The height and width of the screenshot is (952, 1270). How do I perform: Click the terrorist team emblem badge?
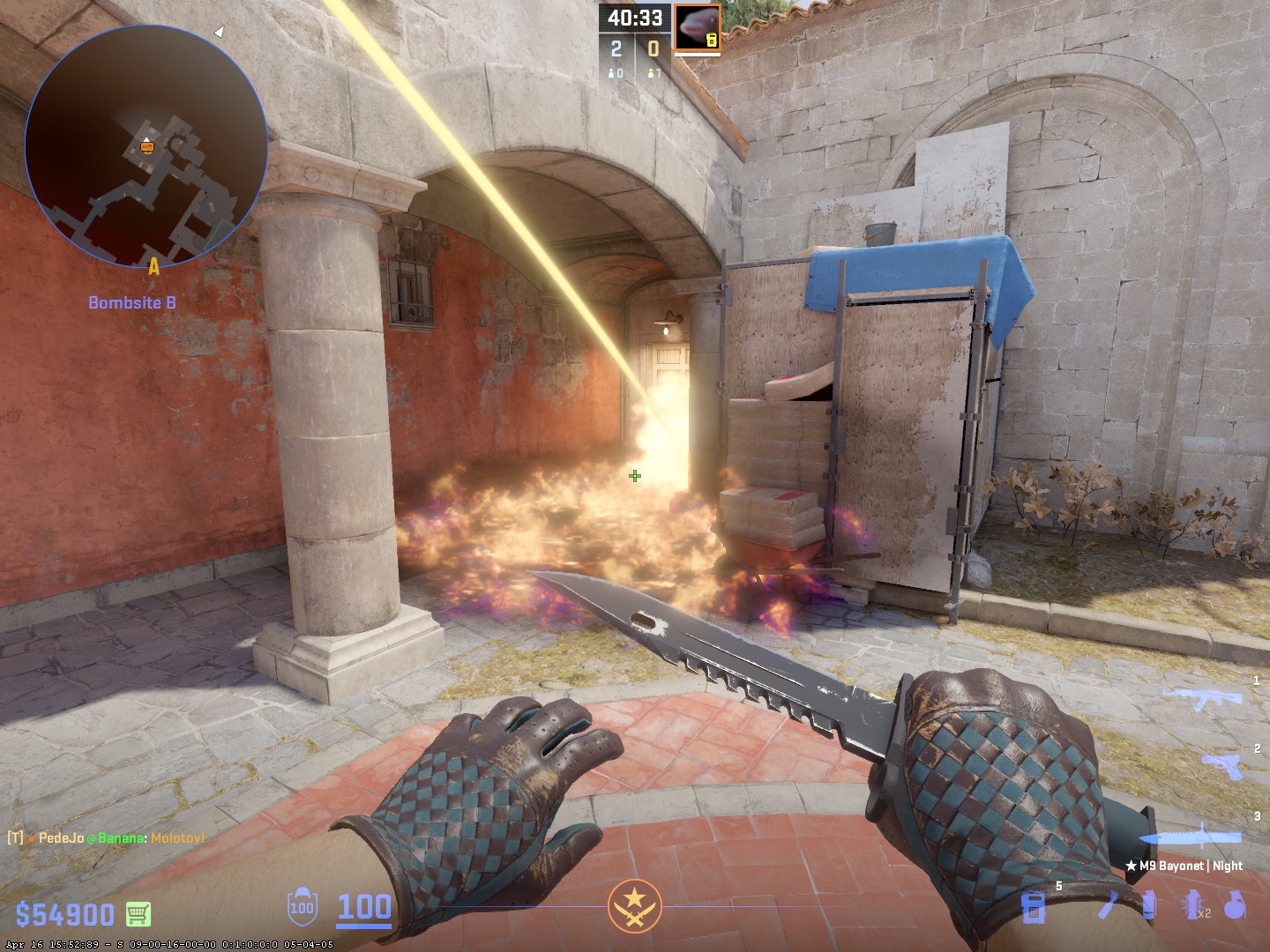point(635,905)
